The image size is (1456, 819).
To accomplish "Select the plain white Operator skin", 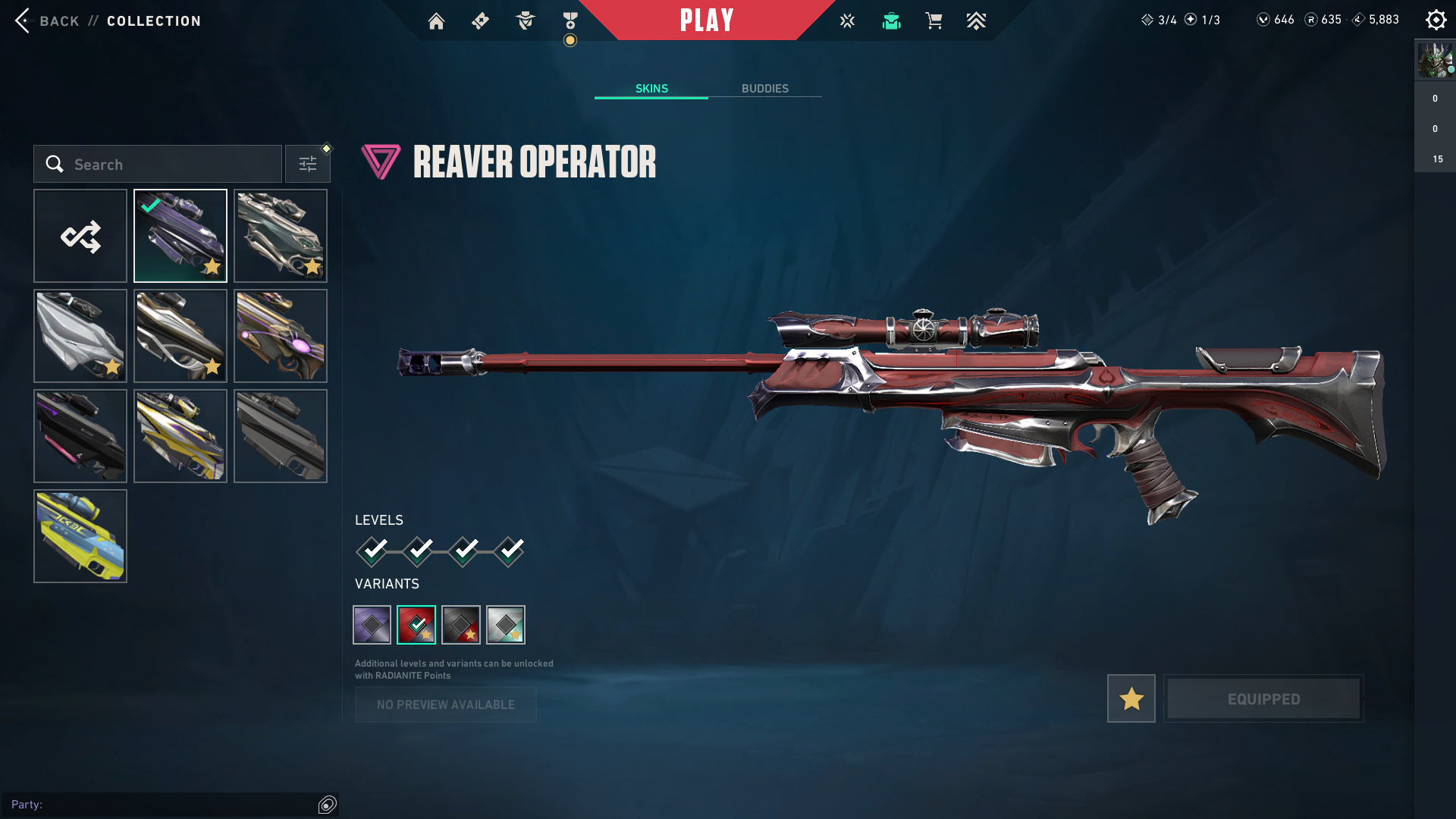I will click(x=80, y=336).
